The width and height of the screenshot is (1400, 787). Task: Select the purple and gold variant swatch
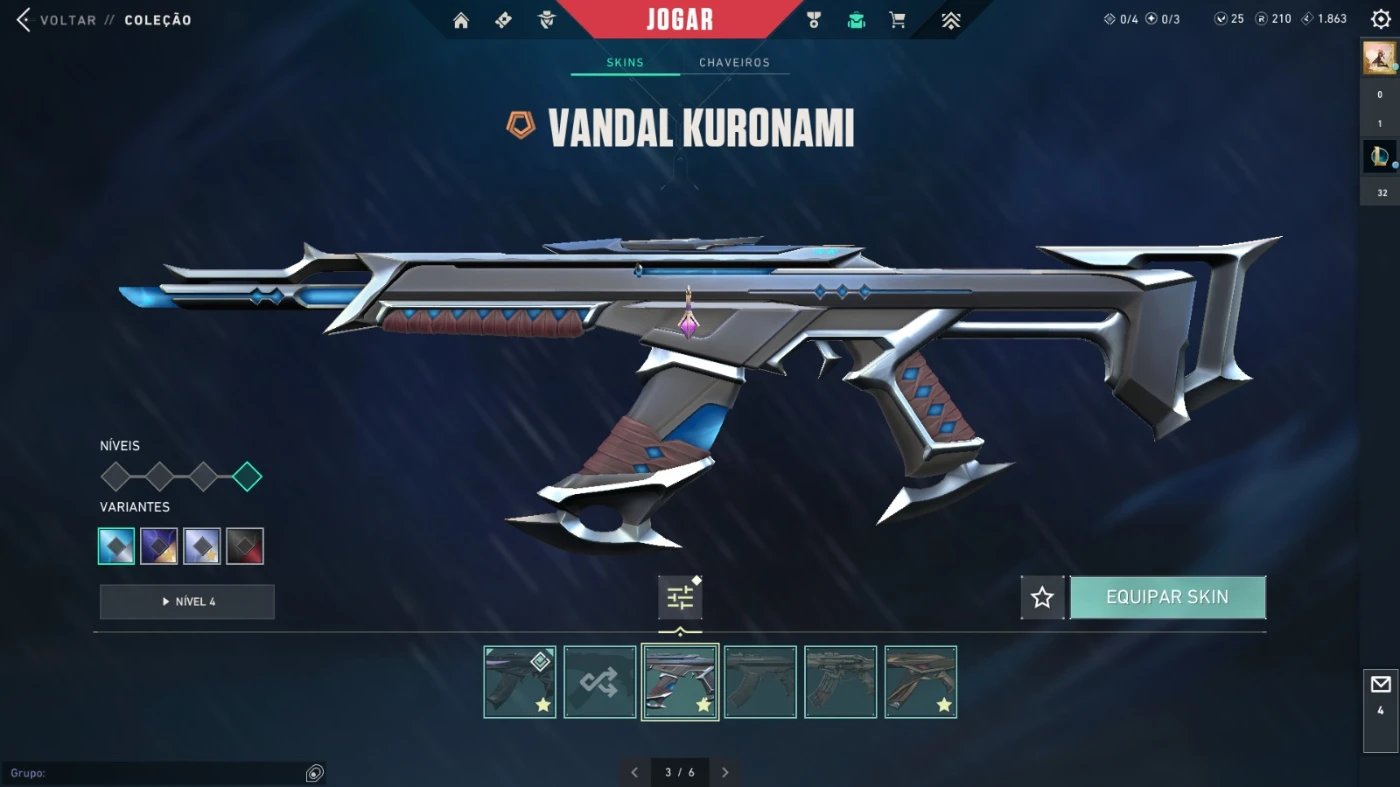(159, 546)
